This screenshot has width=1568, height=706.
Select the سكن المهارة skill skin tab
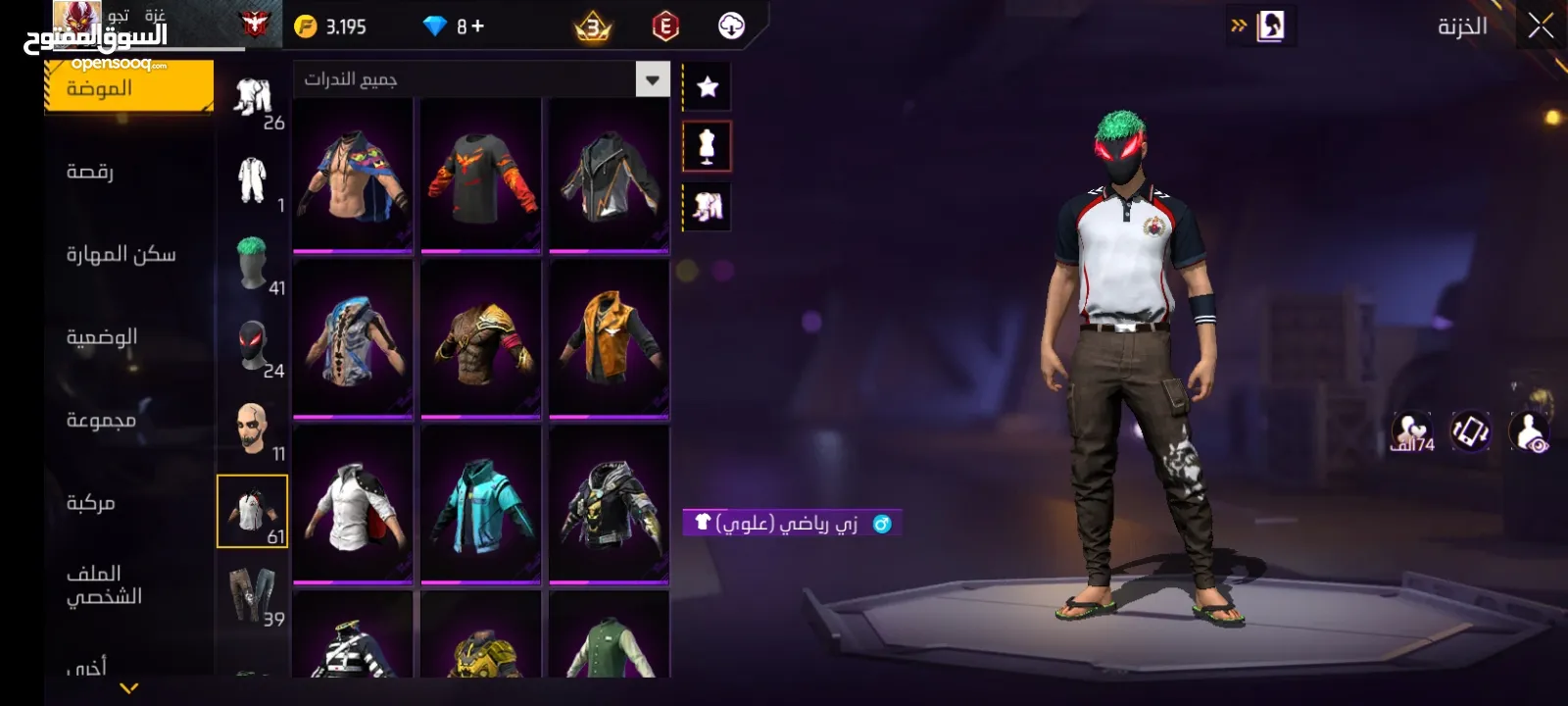tap(121, 255)
